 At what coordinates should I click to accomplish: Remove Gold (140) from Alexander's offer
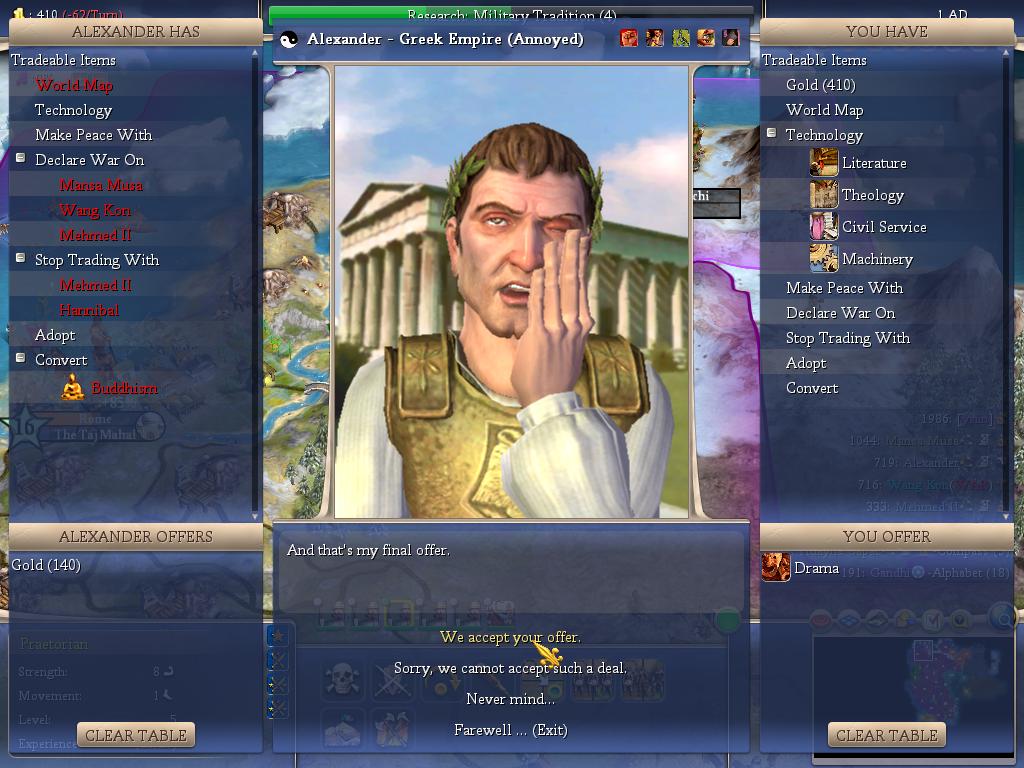(46, 565)
